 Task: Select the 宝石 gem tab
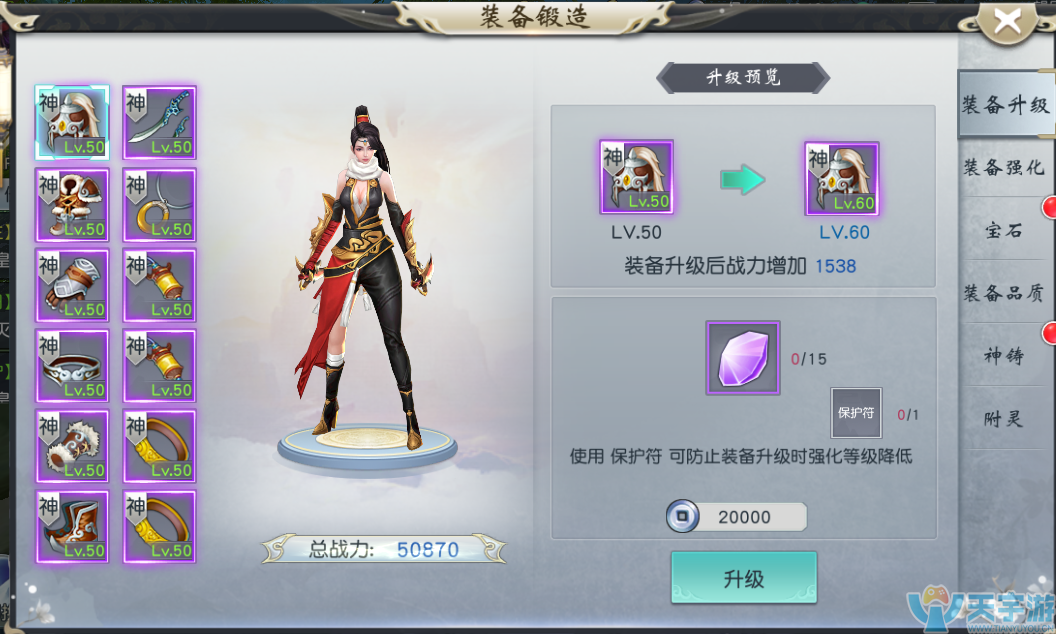point(1003,230)
